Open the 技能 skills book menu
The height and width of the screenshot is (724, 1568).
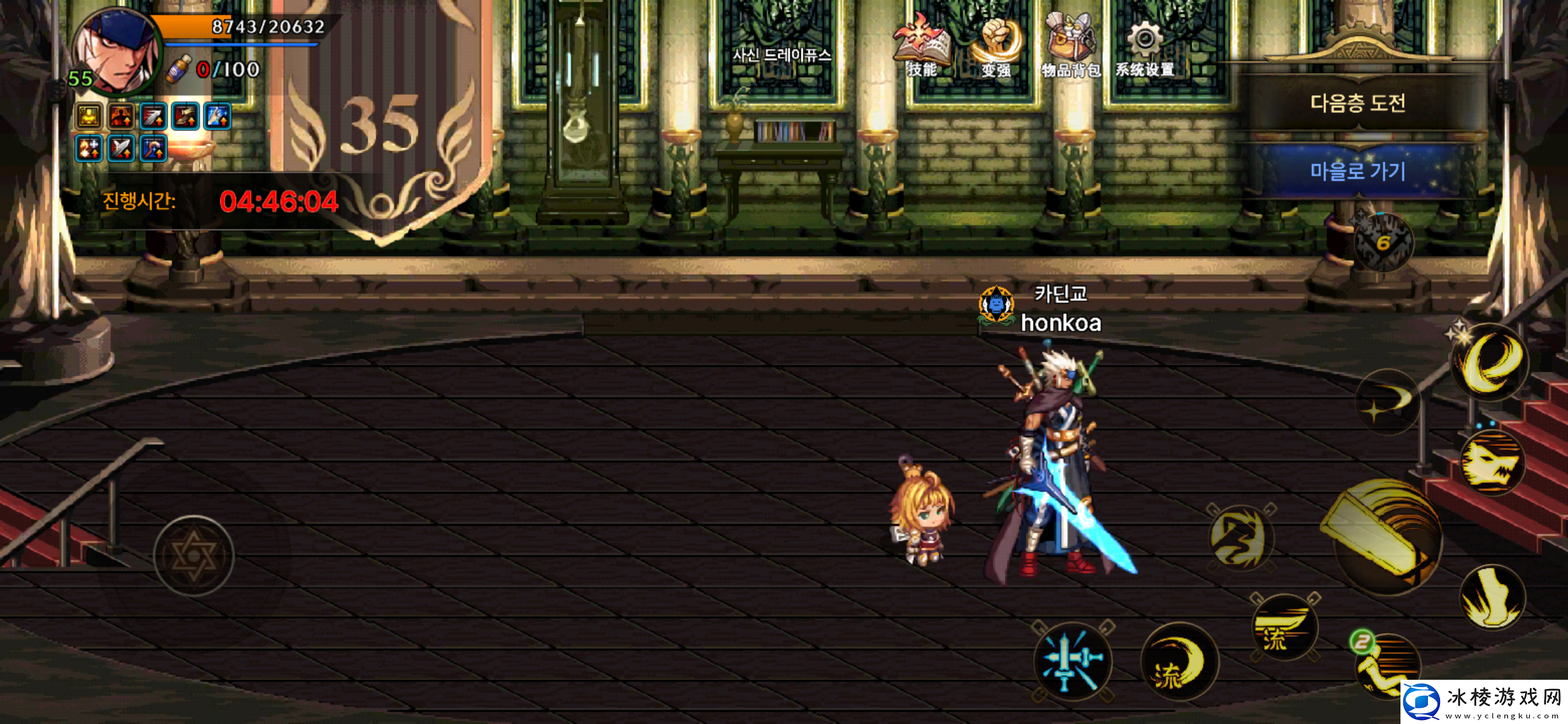coord(922,46)
